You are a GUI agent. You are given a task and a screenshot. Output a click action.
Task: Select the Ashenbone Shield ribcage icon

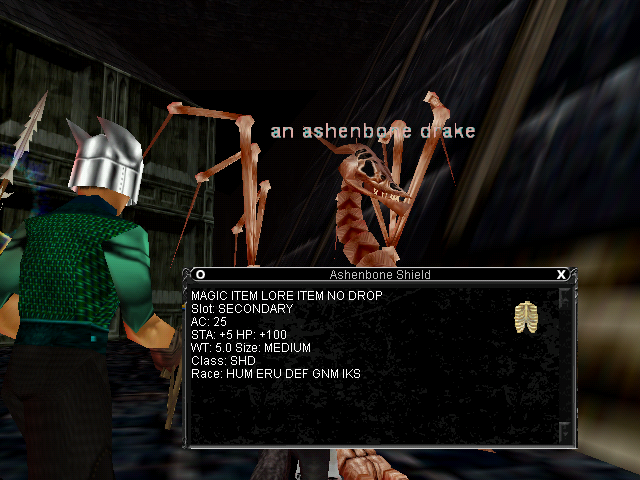point(526,317)
